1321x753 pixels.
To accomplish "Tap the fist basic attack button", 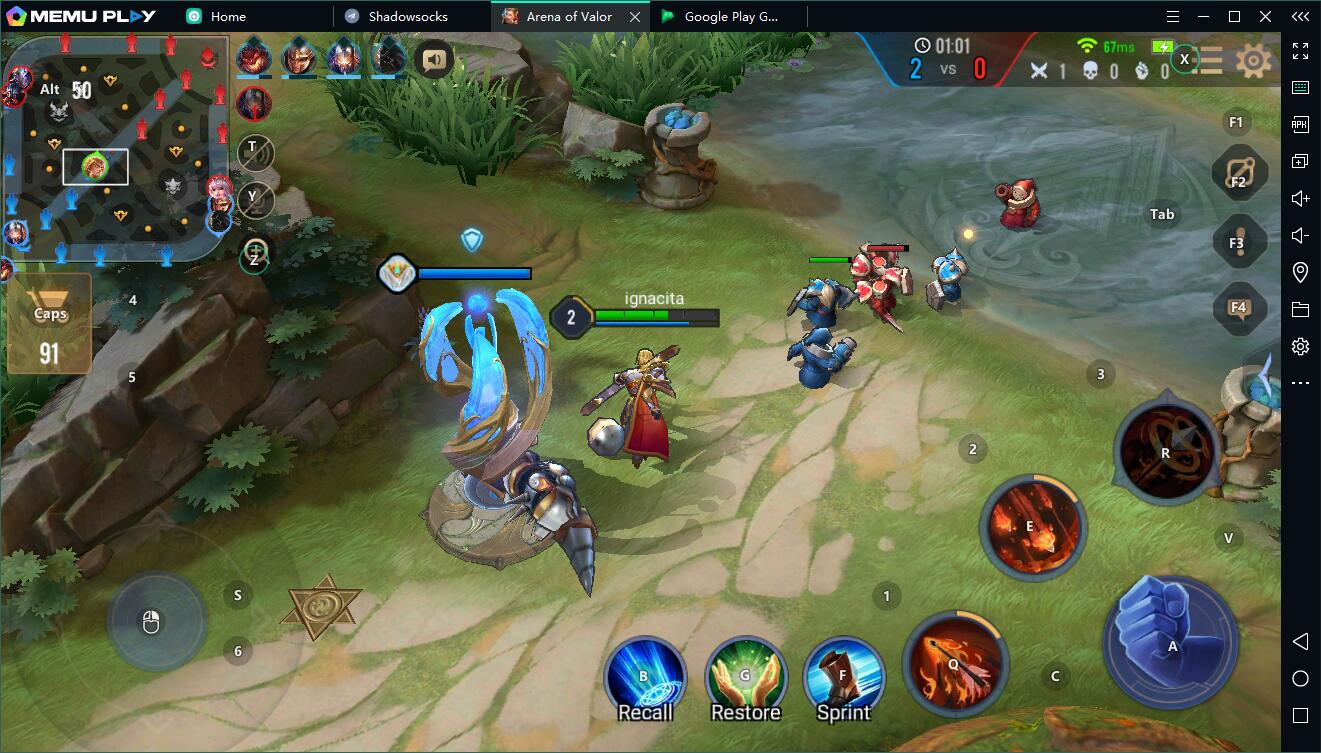I will [1172, 641].
